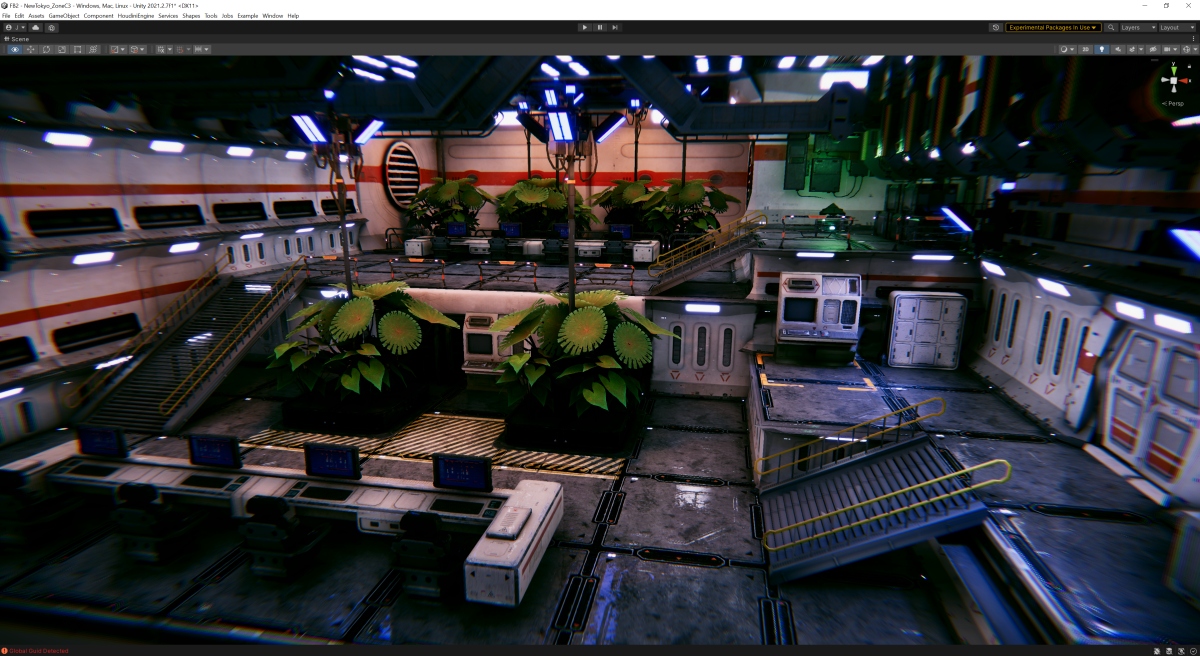Open the Component menu
This screenshot has width=1200, height=656.
(98, 16)
